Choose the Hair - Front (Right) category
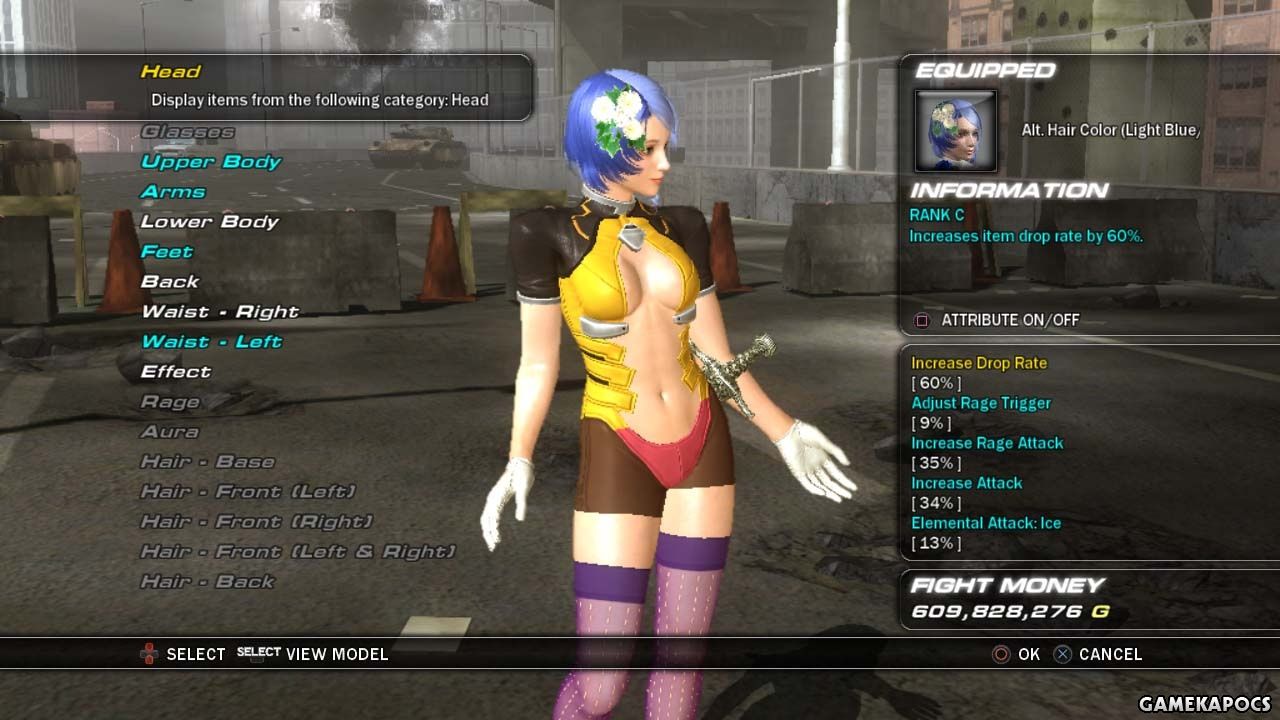 tap(256, 522)
